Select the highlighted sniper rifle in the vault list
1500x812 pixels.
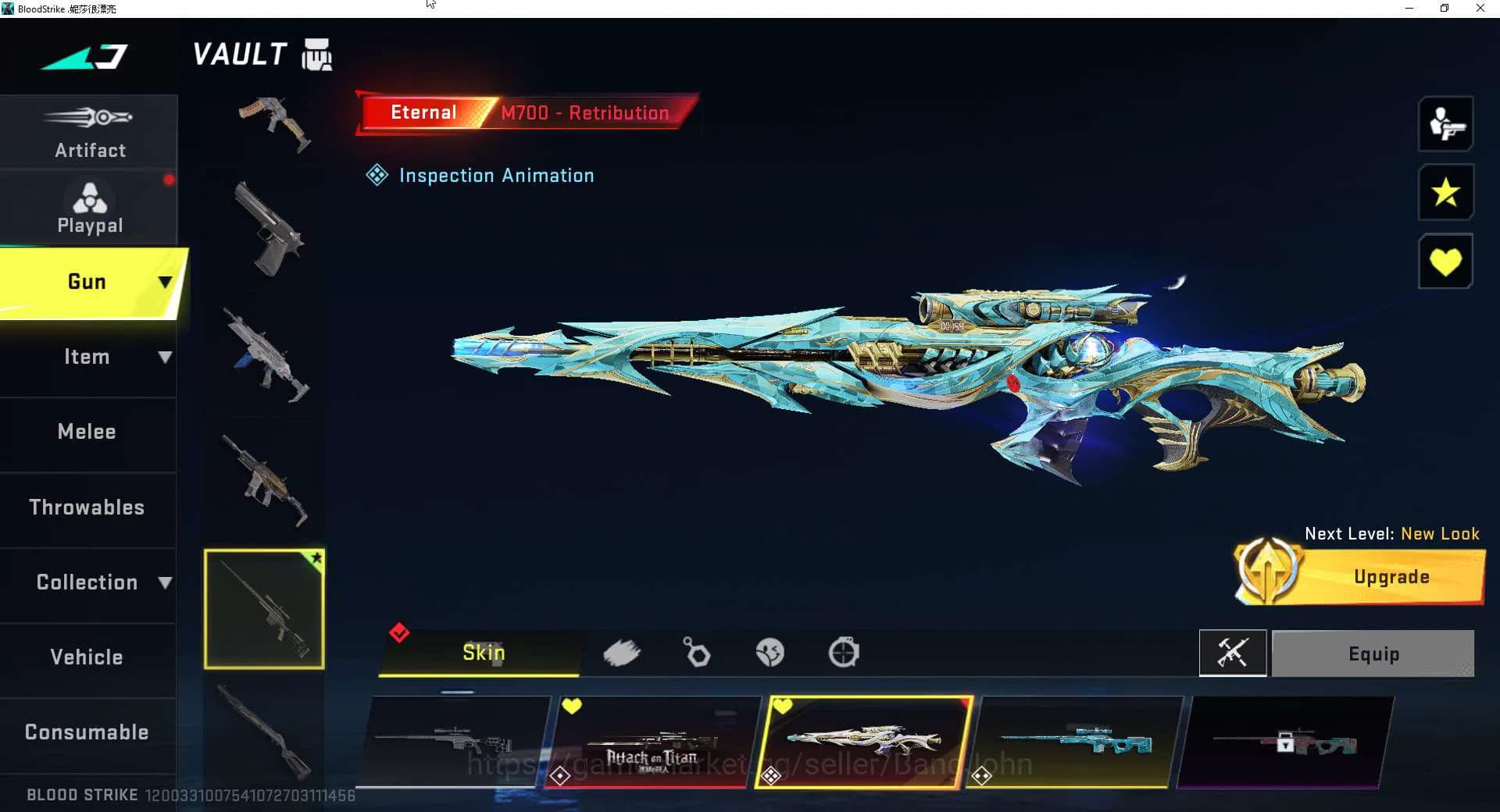264,608
